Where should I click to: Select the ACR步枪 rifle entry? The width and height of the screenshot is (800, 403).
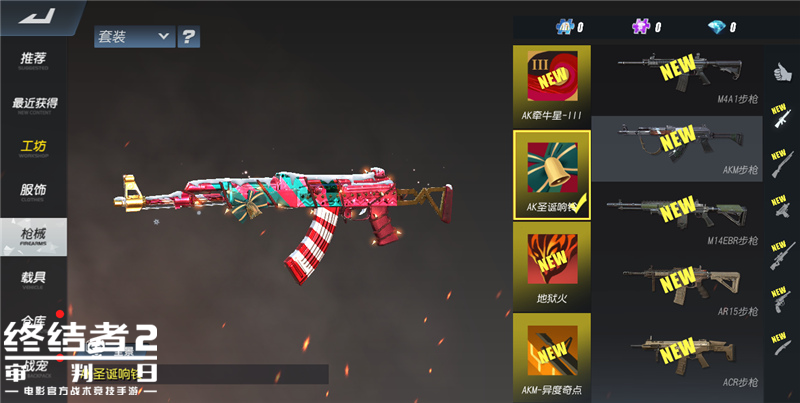(678, 355)
